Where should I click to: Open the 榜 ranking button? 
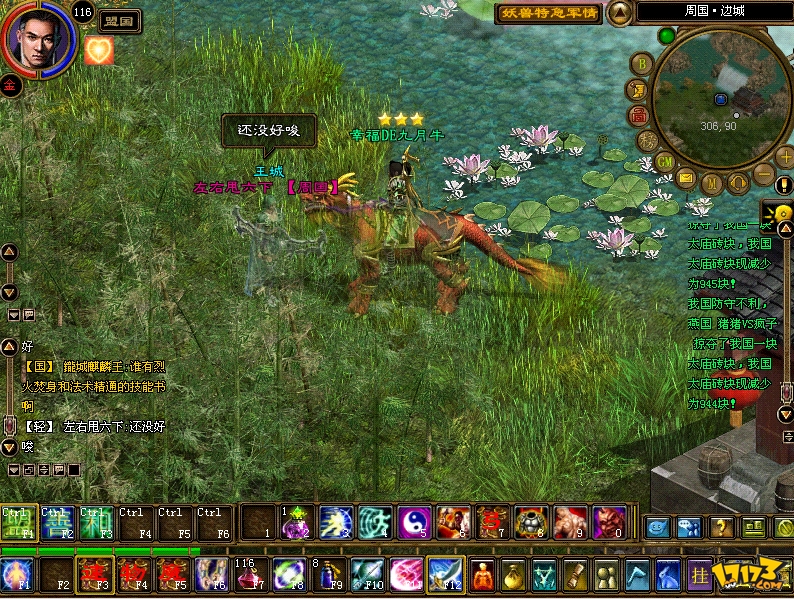[648, 140]
